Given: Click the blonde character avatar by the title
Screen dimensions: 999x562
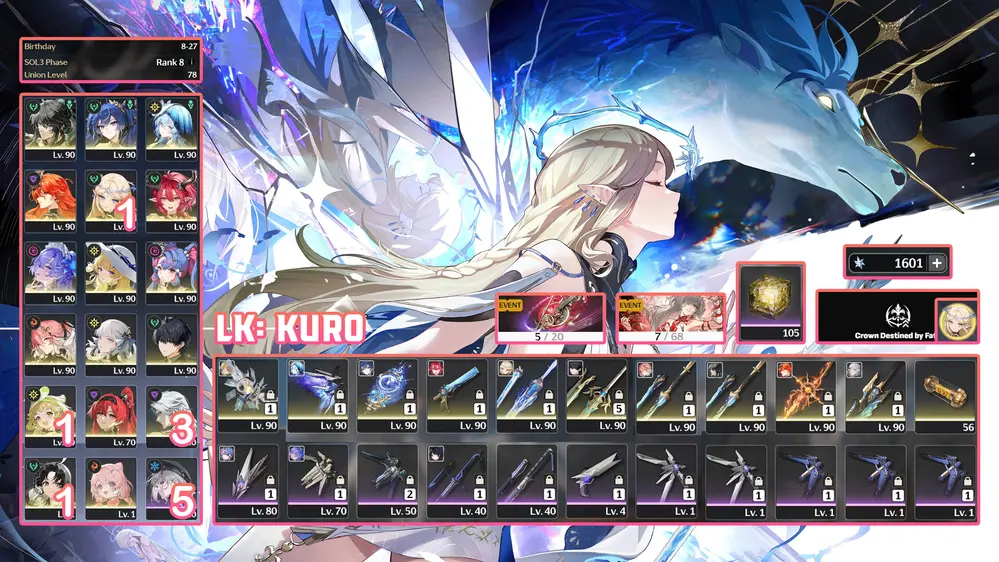Looking at the screenshot, I should pos(957,320).
